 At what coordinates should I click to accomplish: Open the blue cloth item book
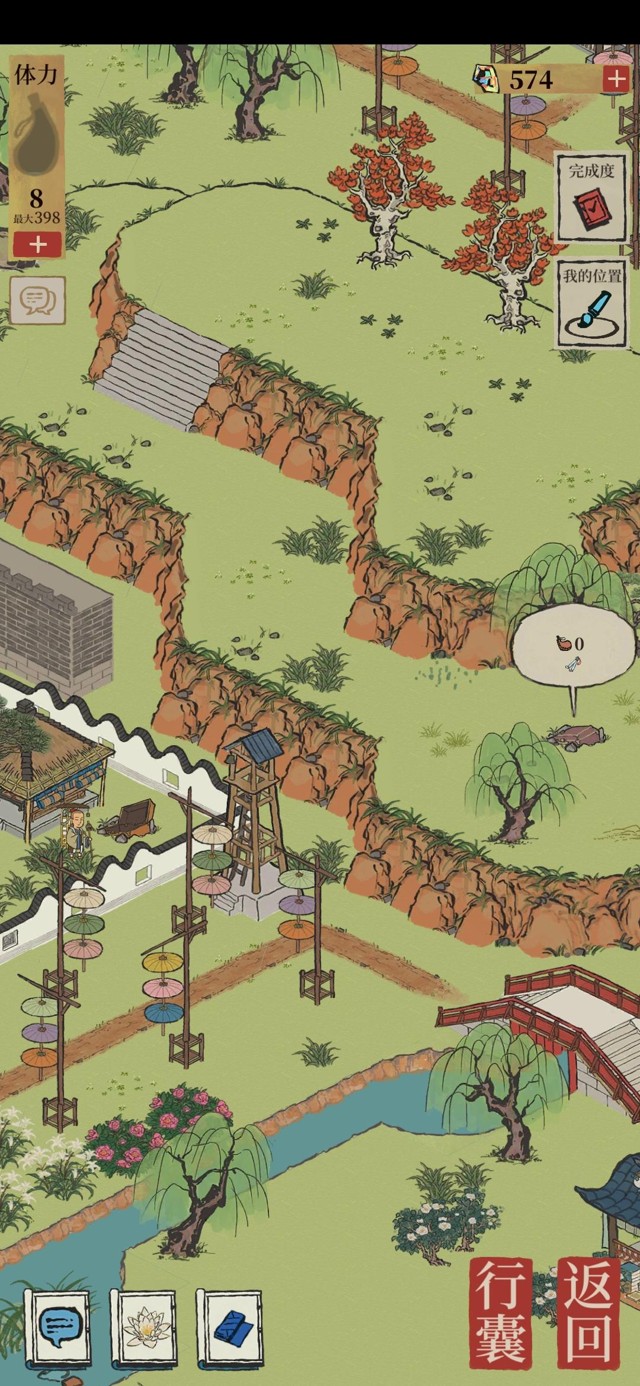[x=230, y=1328]
